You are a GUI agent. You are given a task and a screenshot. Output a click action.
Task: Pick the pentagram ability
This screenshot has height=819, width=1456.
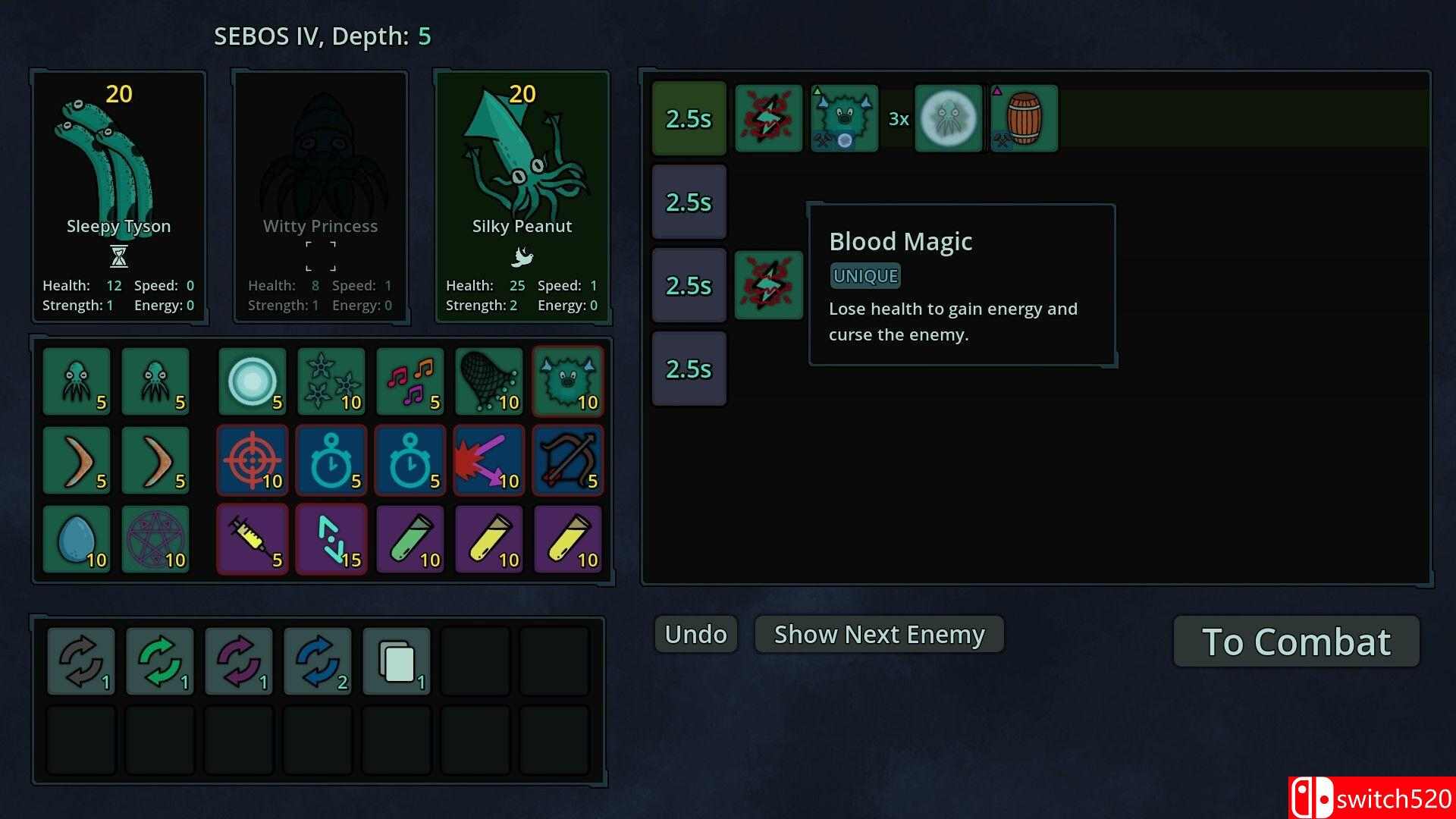(155, 539)
